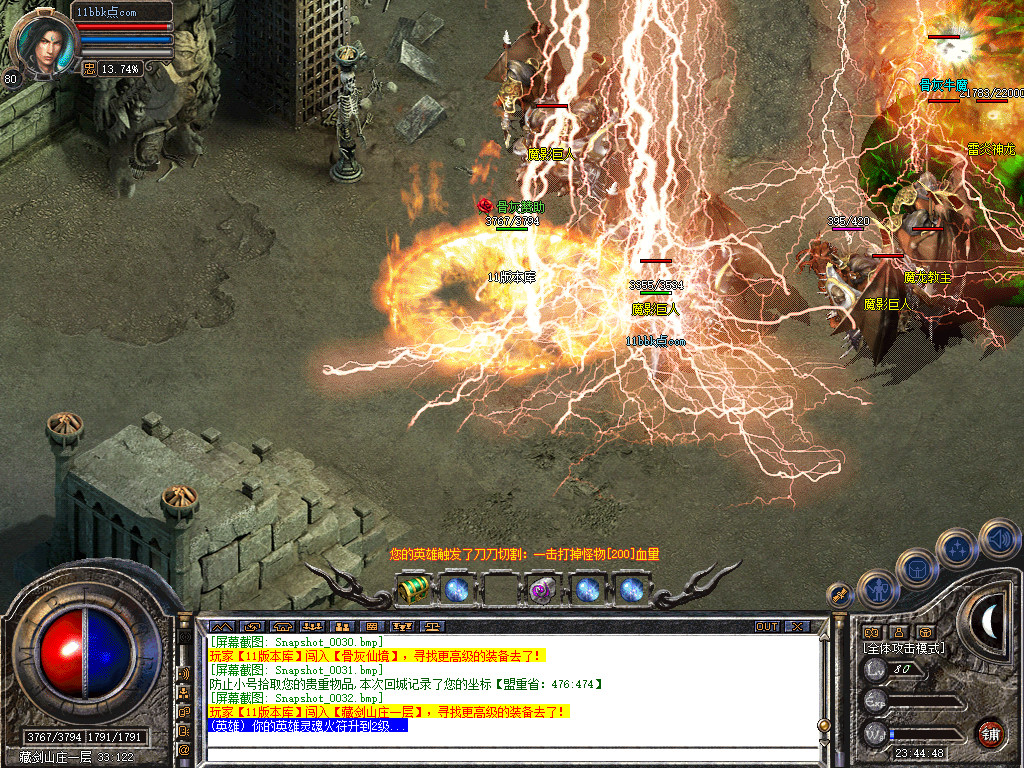The width and height of the screenshot is (1024, 768).
Task: Select the system message about 盟重省 coordinates
Action: coord(406,684)
